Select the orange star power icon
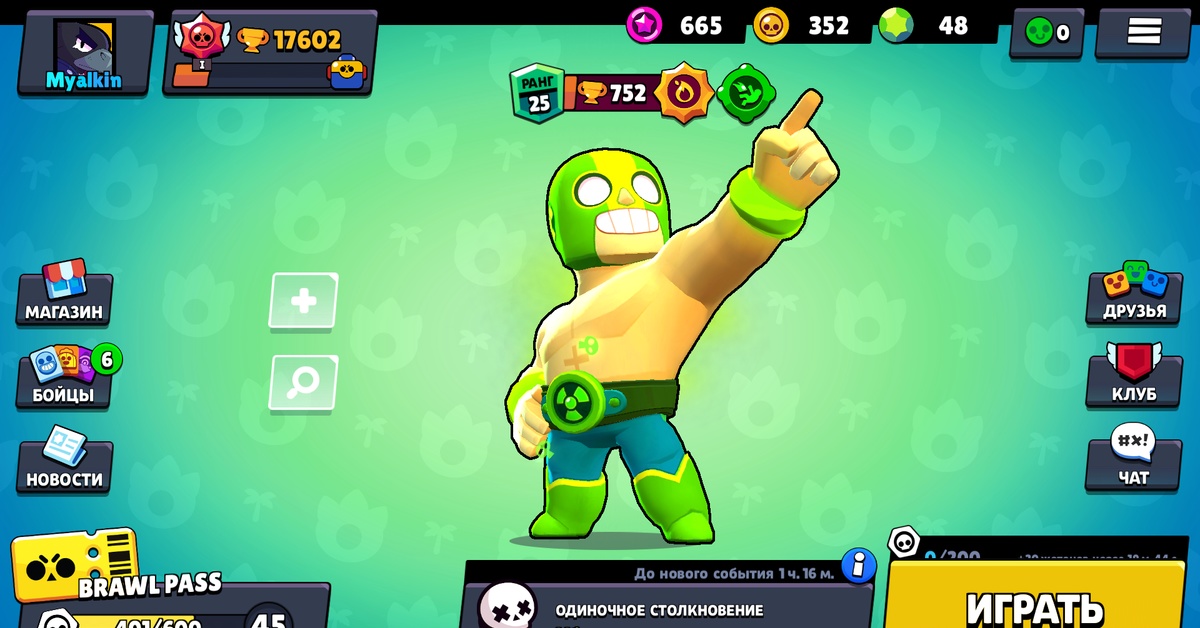The image size is (1200, 628). click(x=685, y=94)
